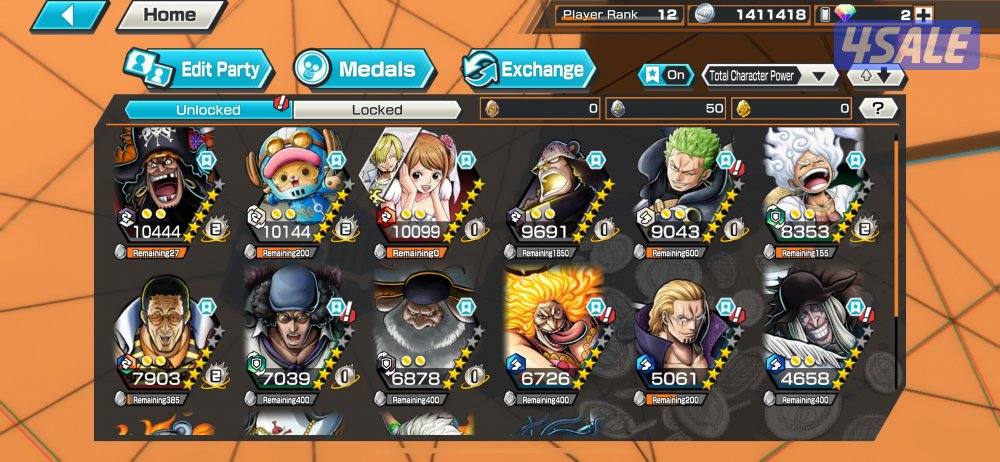
Task: Select the Unlocked characters tab
Action: click(x=207, y=109)
